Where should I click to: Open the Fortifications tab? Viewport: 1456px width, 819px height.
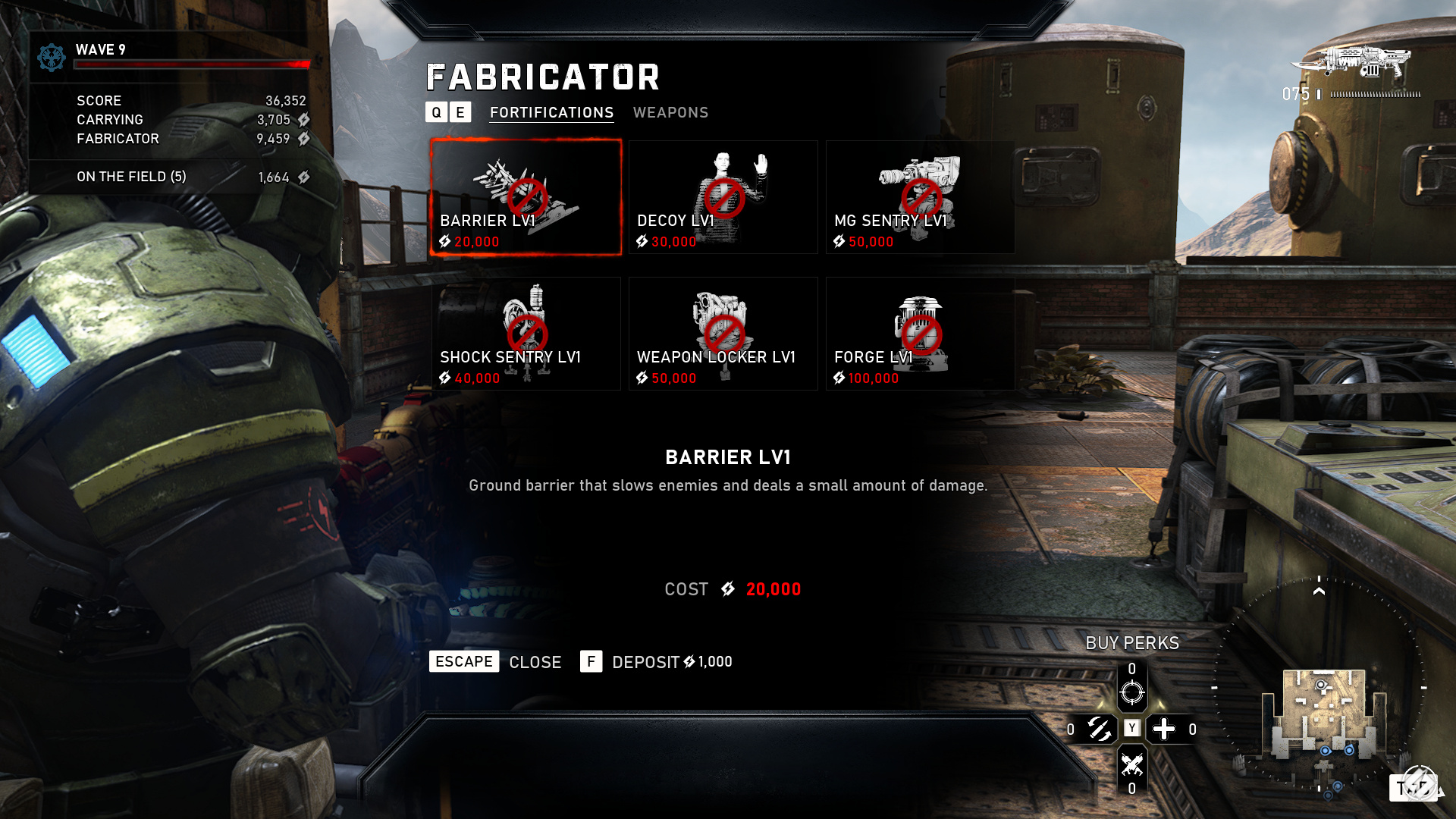pos(551,112)
